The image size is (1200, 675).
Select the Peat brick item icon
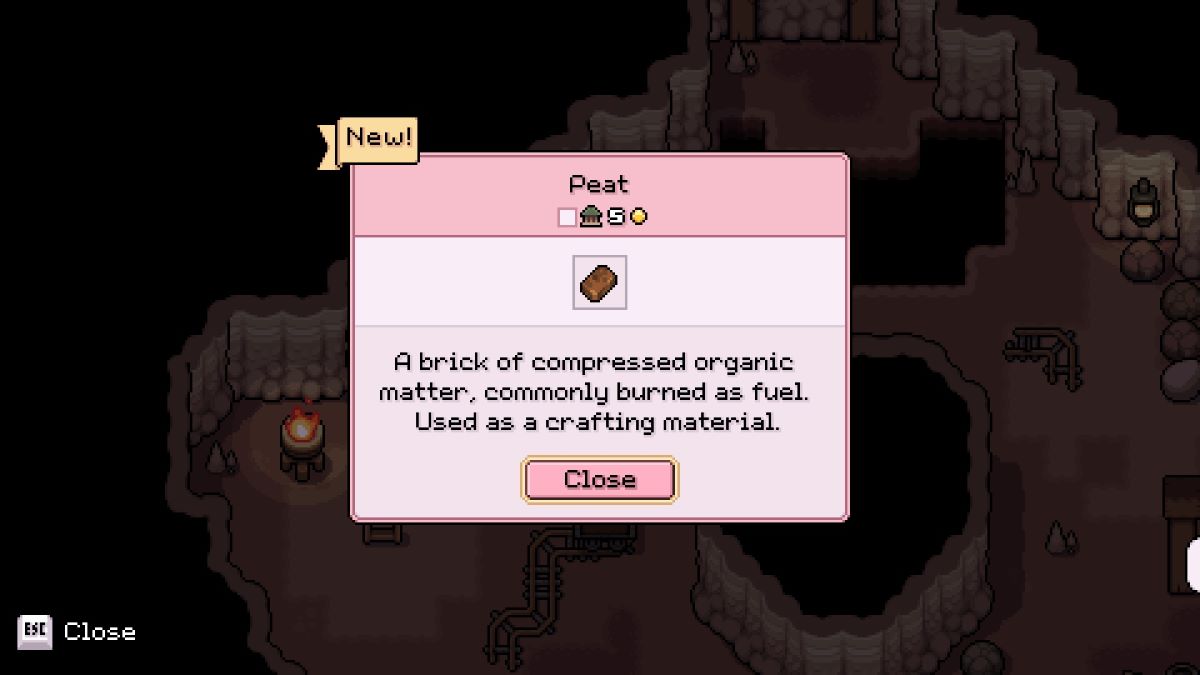click(599, 282)
